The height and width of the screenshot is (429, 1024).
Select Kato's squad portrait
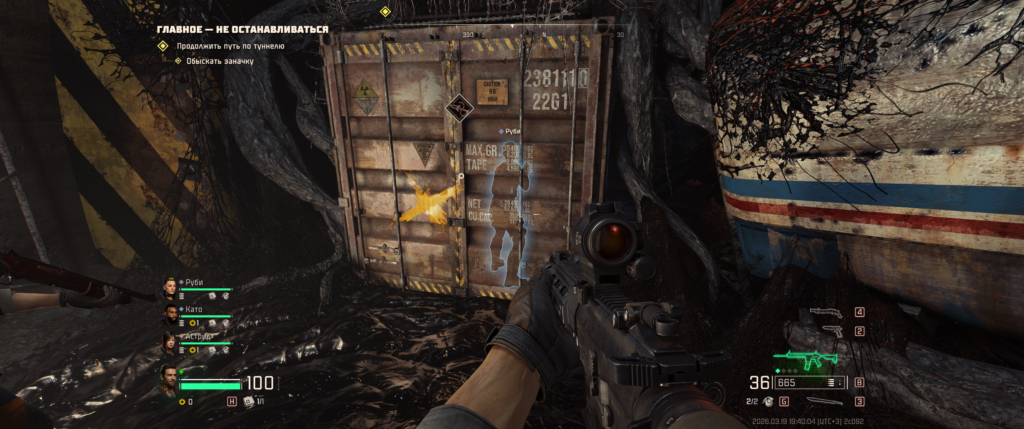point(169,316)
